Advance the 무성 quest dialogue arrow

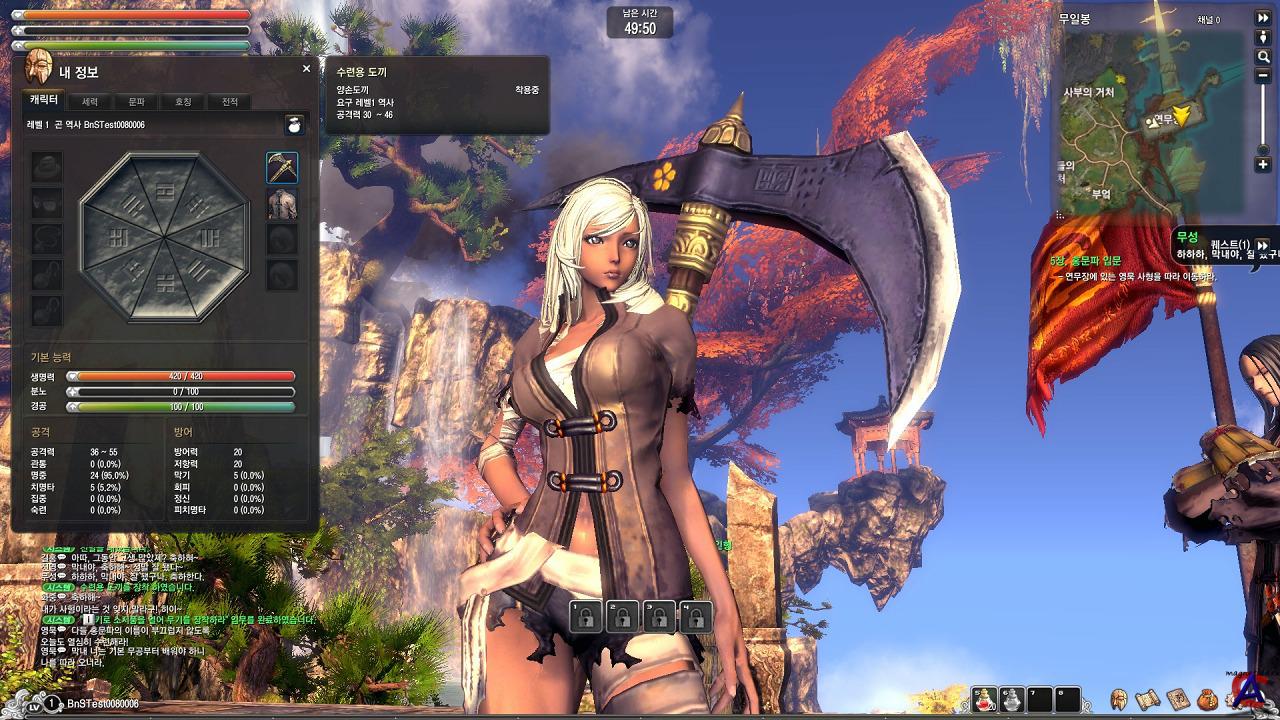tap(1263, 245)
